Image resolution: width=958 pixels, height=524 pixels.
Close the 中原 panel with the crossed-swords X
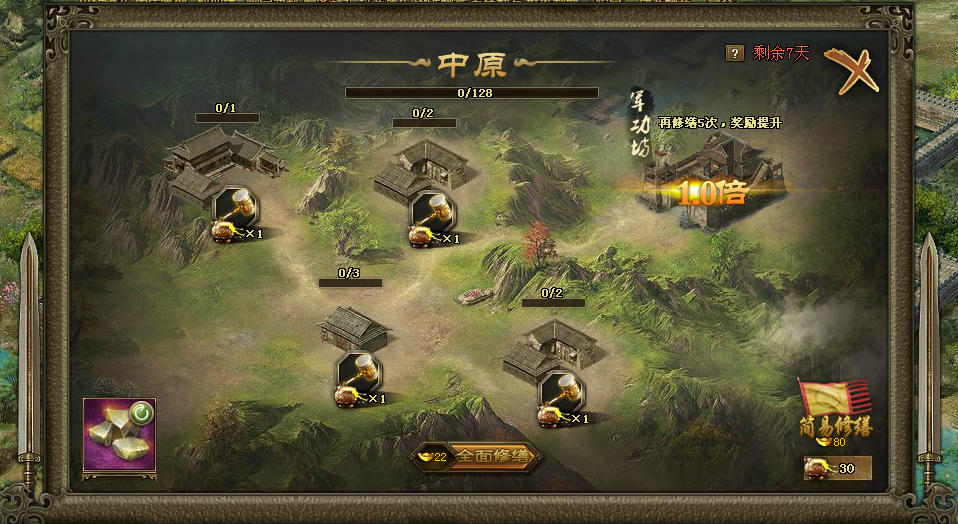coord(851,70)
